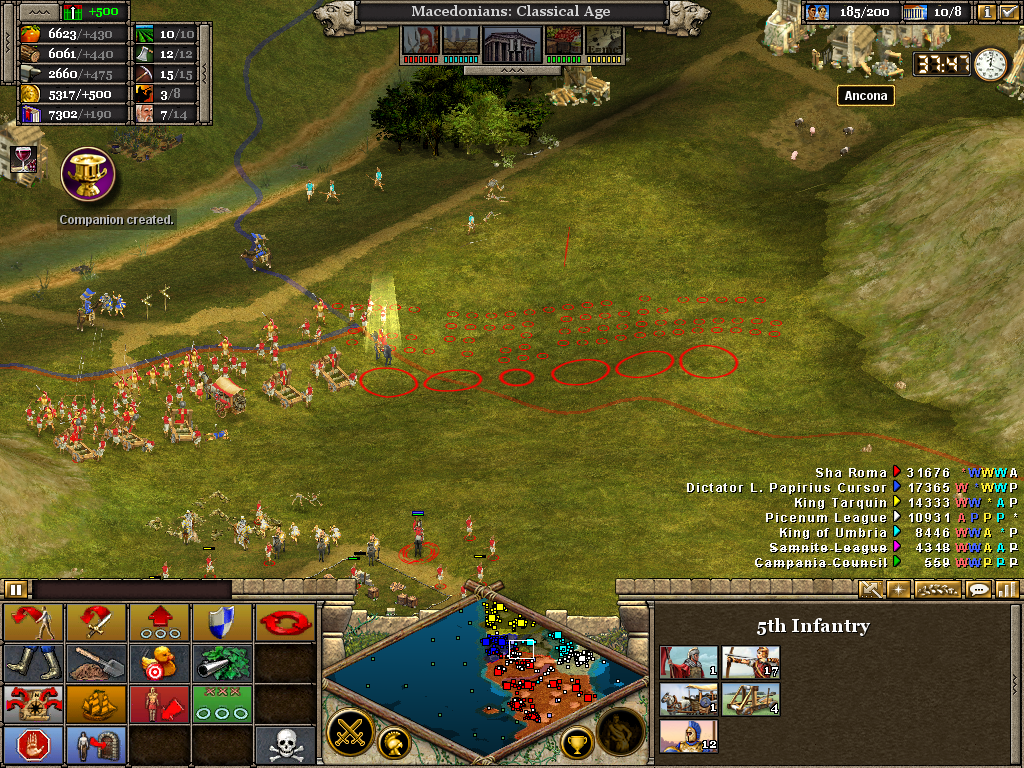Select the archer group of 17 units
The height and width of the screenshot is (768, 1024).
(x=750, y=662)
